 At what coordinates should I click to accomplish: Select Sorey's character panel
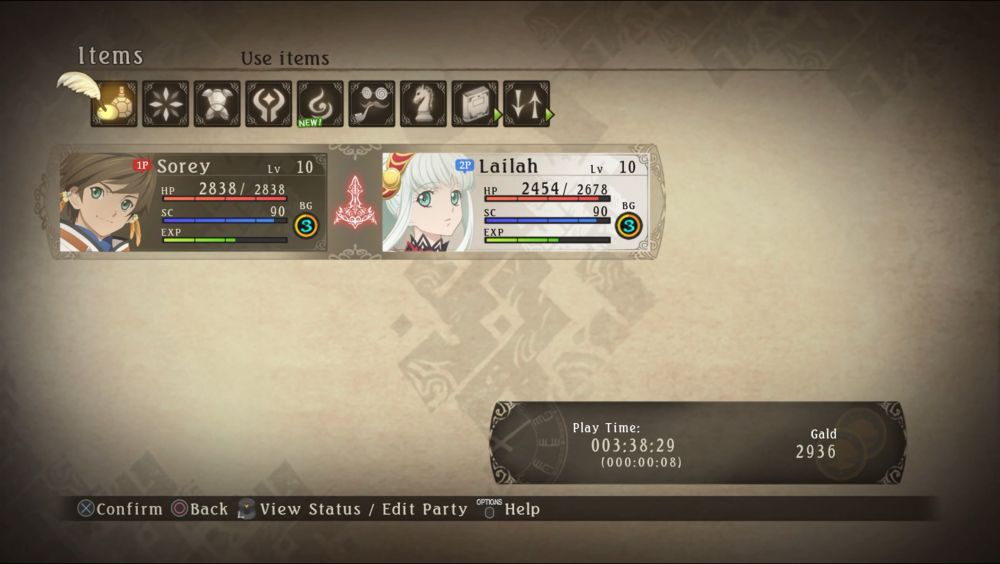(x=192, y=203)
